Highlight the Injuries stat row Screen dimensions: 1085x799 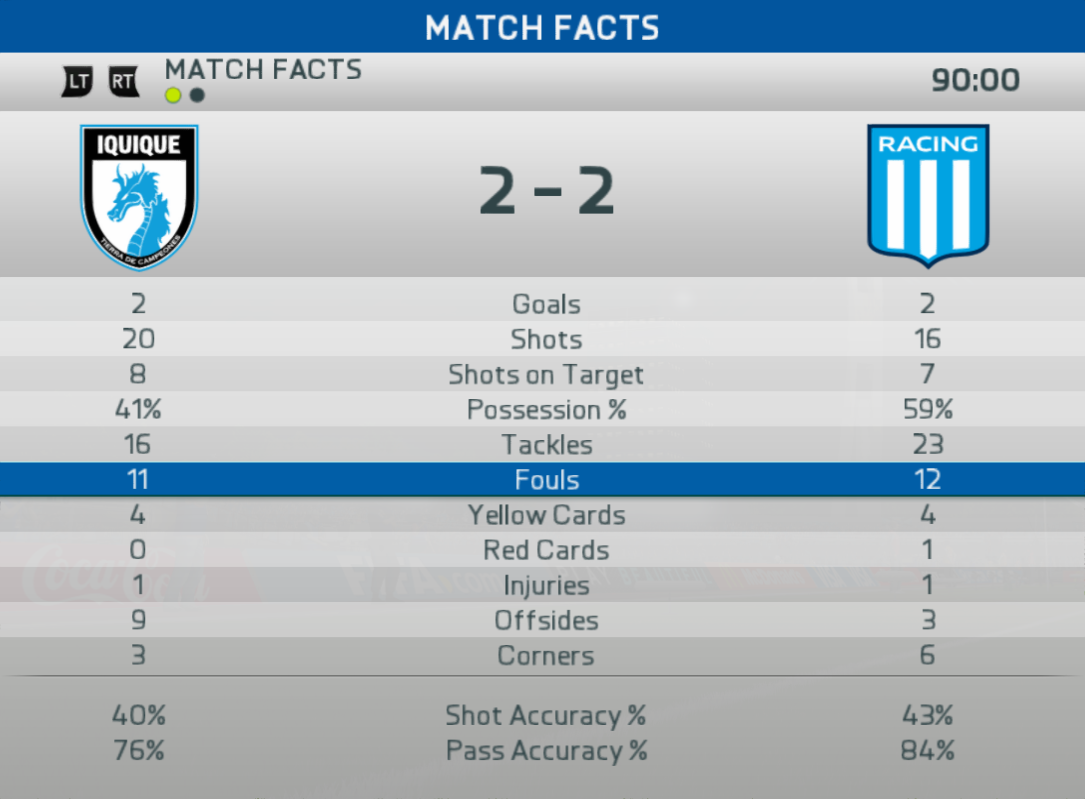(545, 586)
